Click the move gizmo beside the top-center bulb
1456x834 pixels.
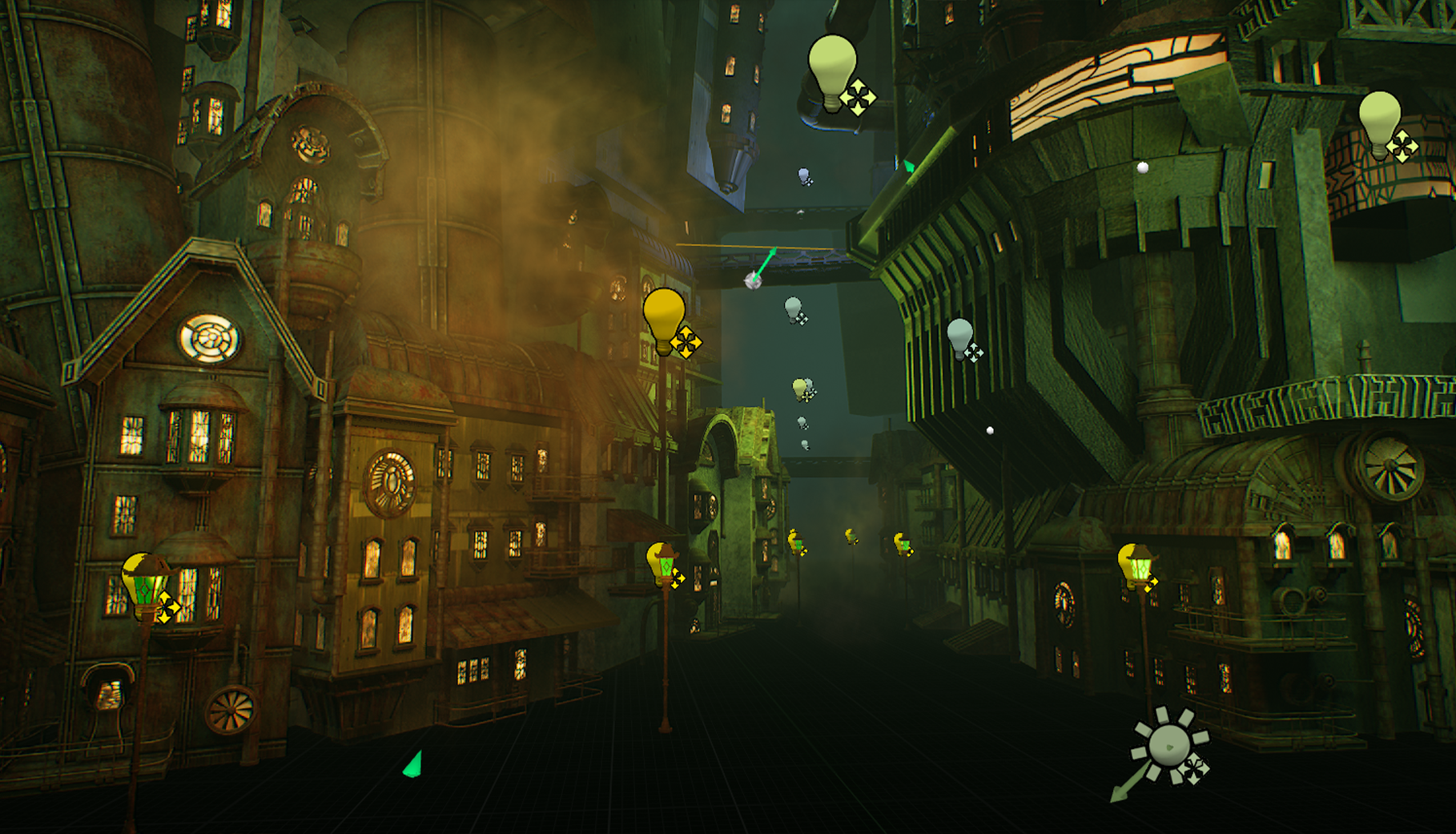[859, 98]
